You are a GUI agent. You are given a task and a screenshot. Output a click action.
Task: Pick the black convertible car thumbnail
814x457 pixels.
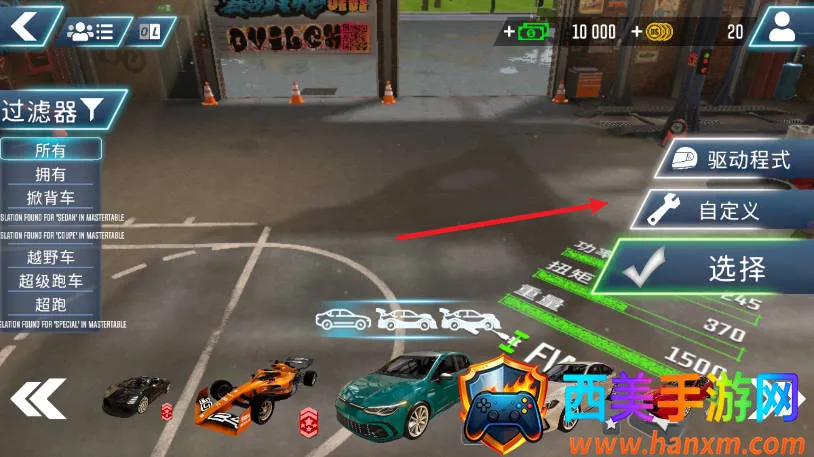coord(136,394)
